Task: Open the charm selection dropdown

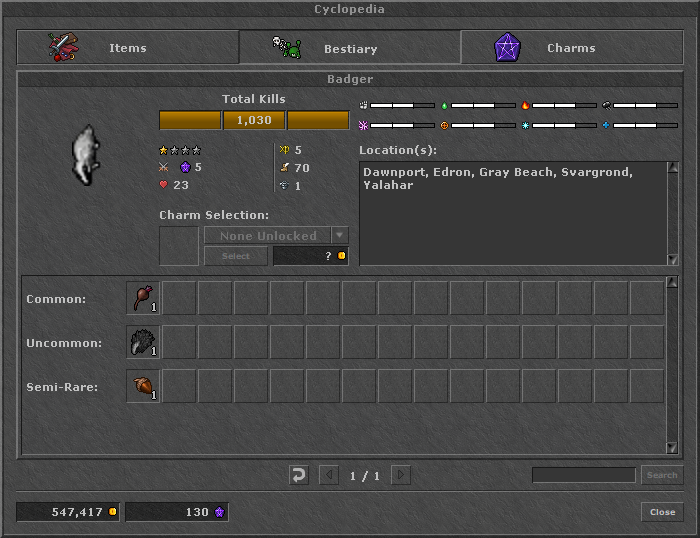Action: coord(340,236)
